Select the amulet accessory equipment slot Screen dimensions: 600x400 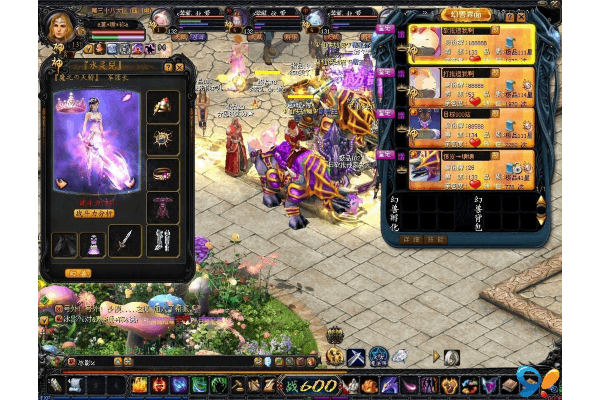coord(163,139)
